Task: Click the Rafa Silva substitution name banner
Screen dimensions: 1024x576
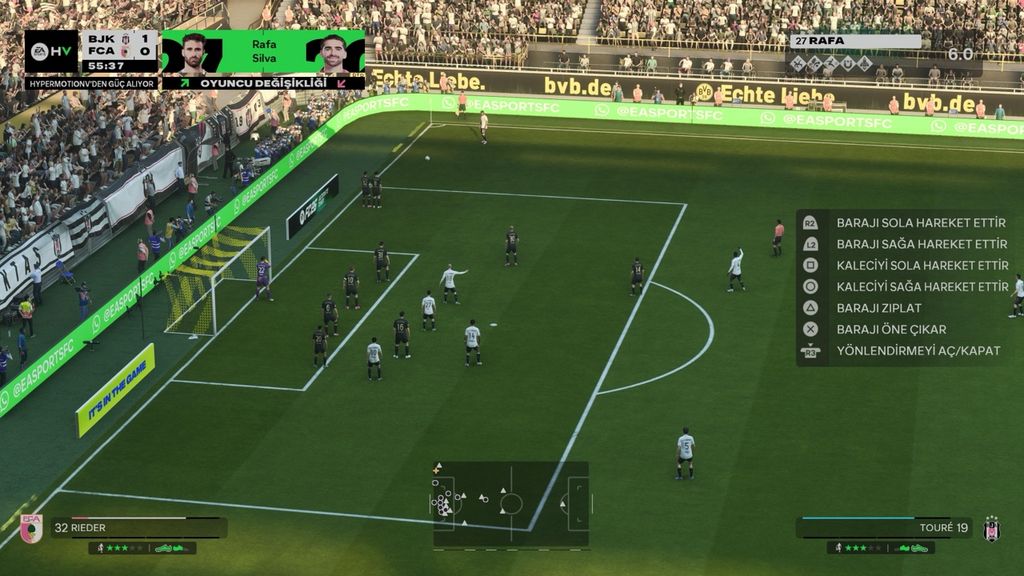Action: tap(264, 51)
